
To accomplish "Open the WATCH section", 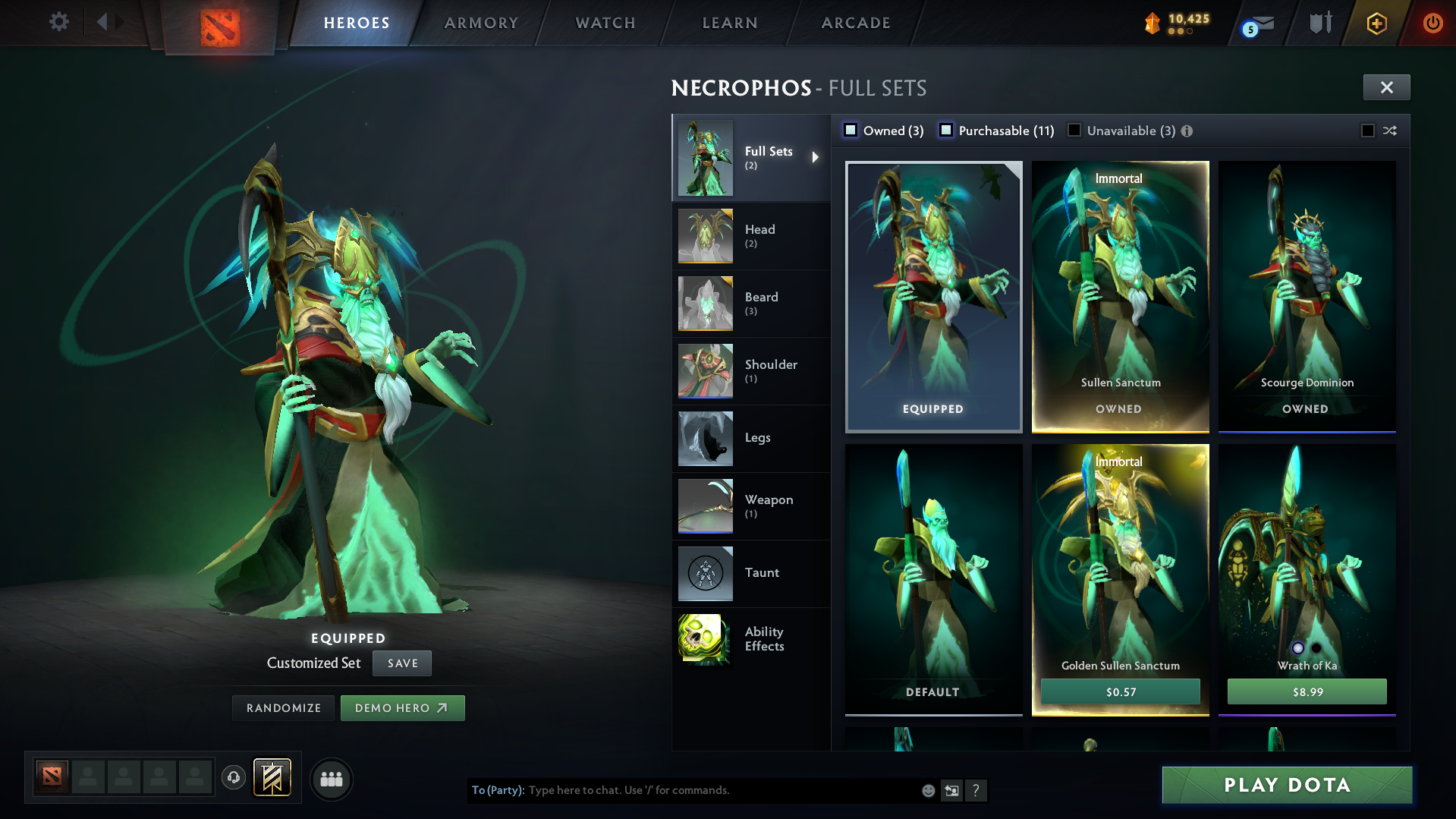I will 605,23.
